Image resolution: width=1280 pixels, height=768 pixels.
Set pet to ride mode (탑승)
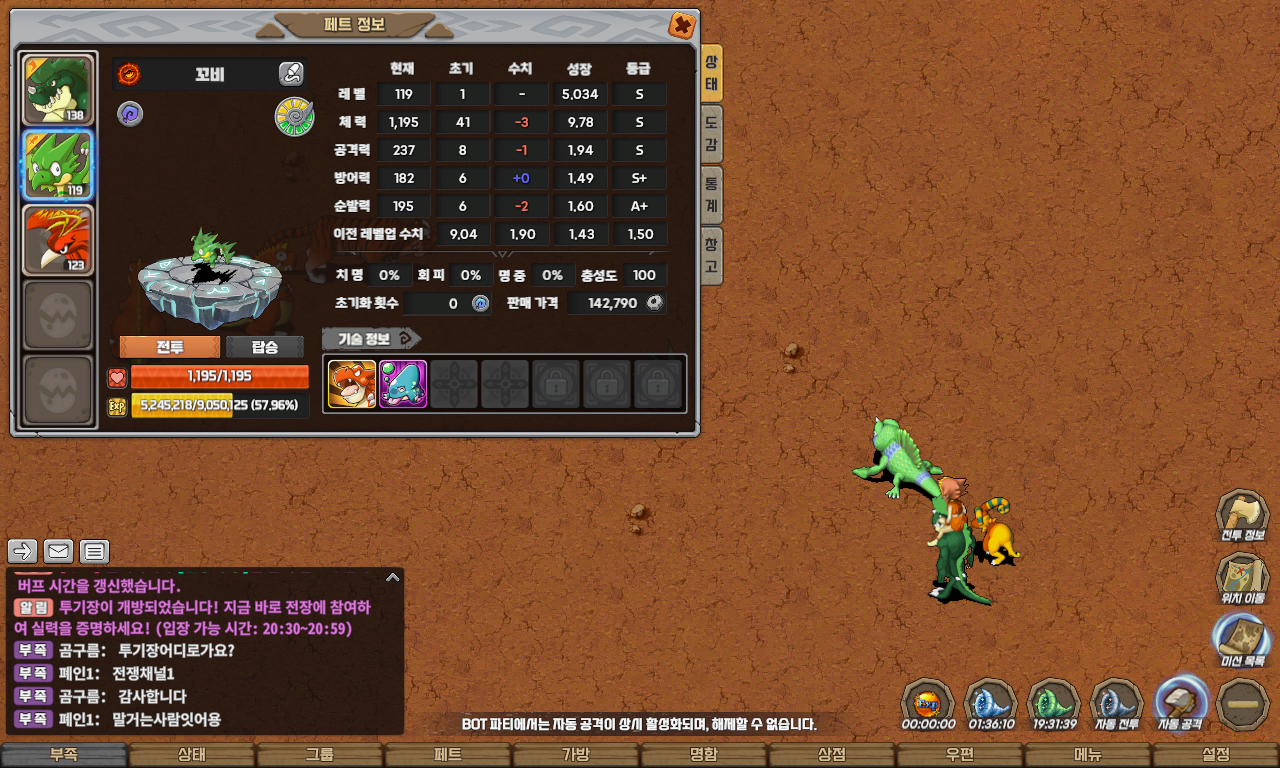(x=265, y=347)
